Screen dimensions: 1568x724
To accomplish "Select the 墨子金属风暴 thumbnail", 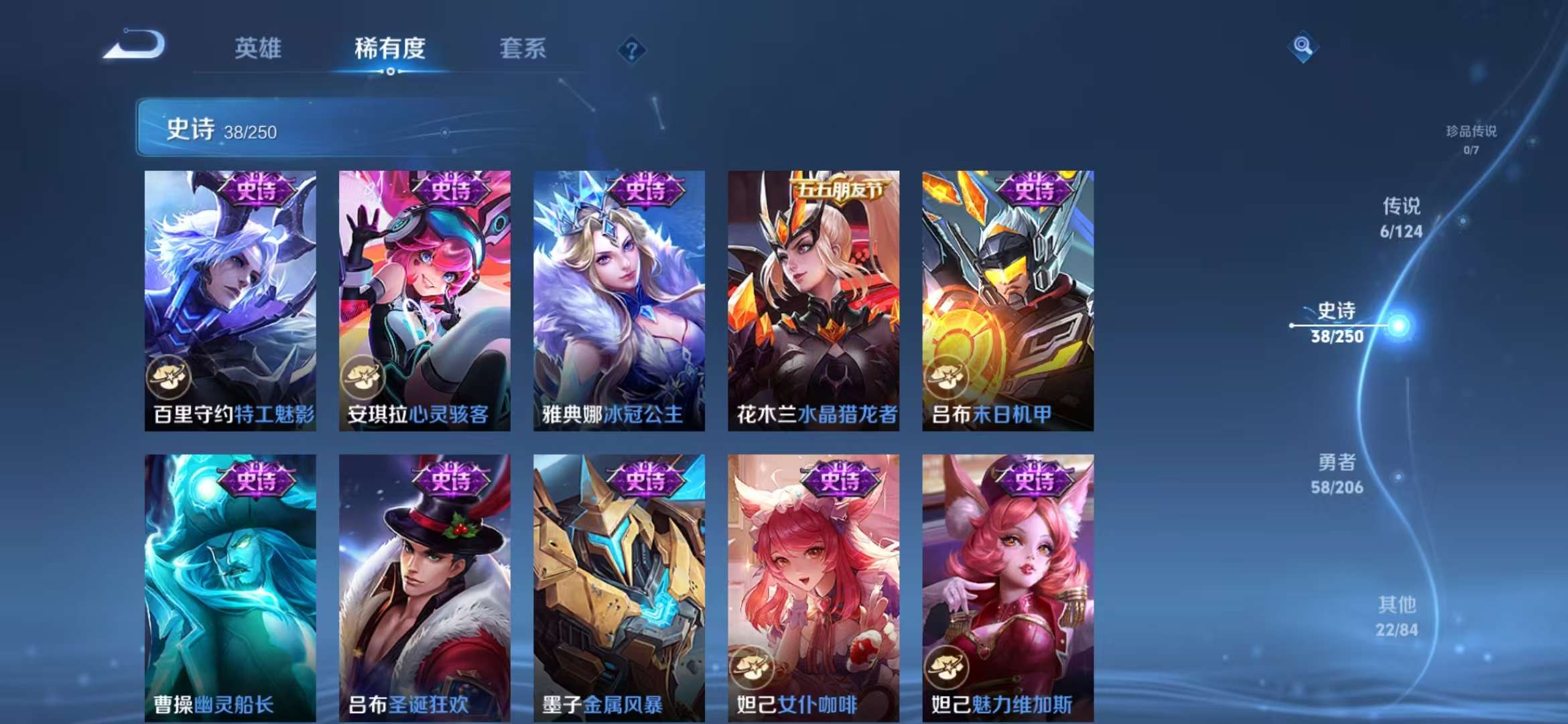I will pos(619,583).
